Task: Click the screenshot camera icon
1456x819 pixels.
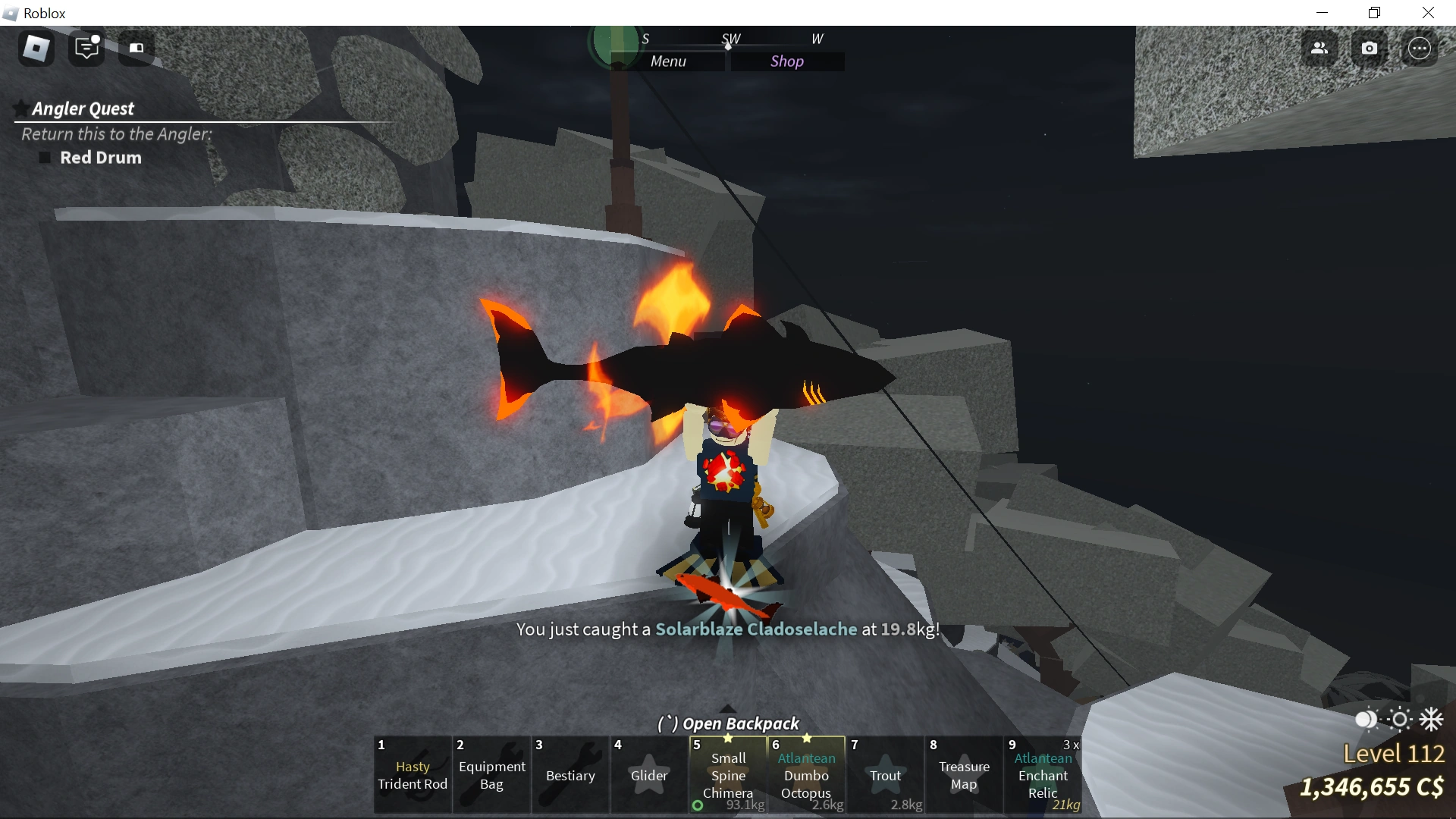Action: 1370,48
